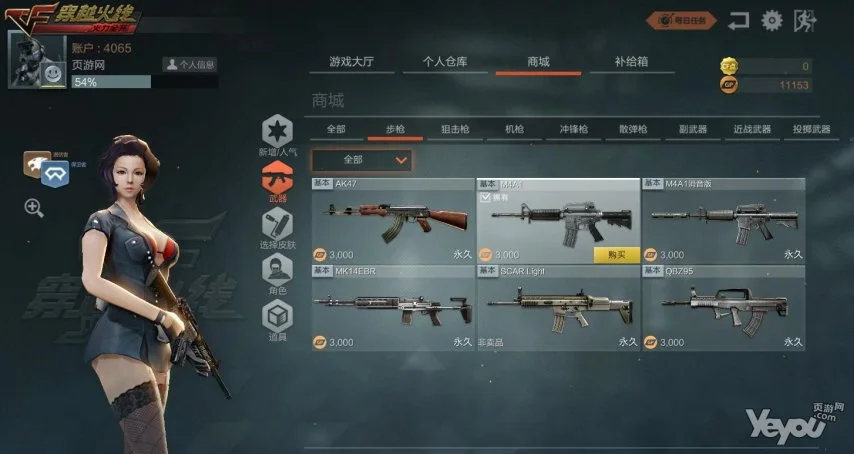The height and width of the screenshot is (454, 854).
Task: Click the exit running-man icon
Action: (x=802, y=19)
